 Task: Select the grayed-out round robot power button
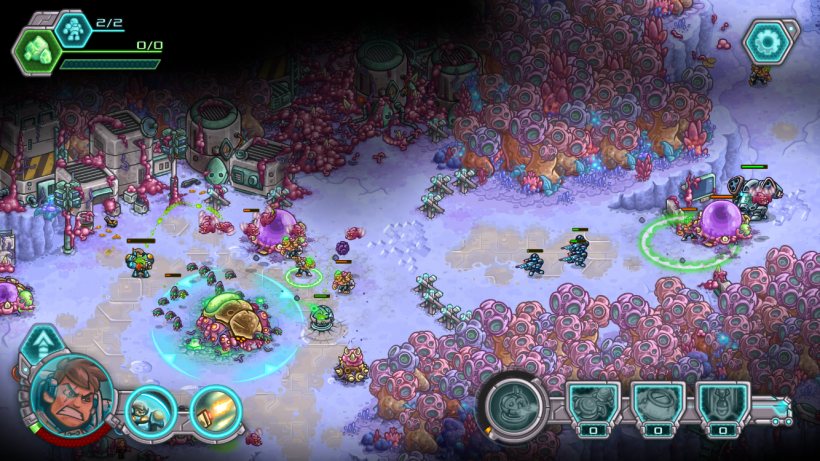coord(515,407)
